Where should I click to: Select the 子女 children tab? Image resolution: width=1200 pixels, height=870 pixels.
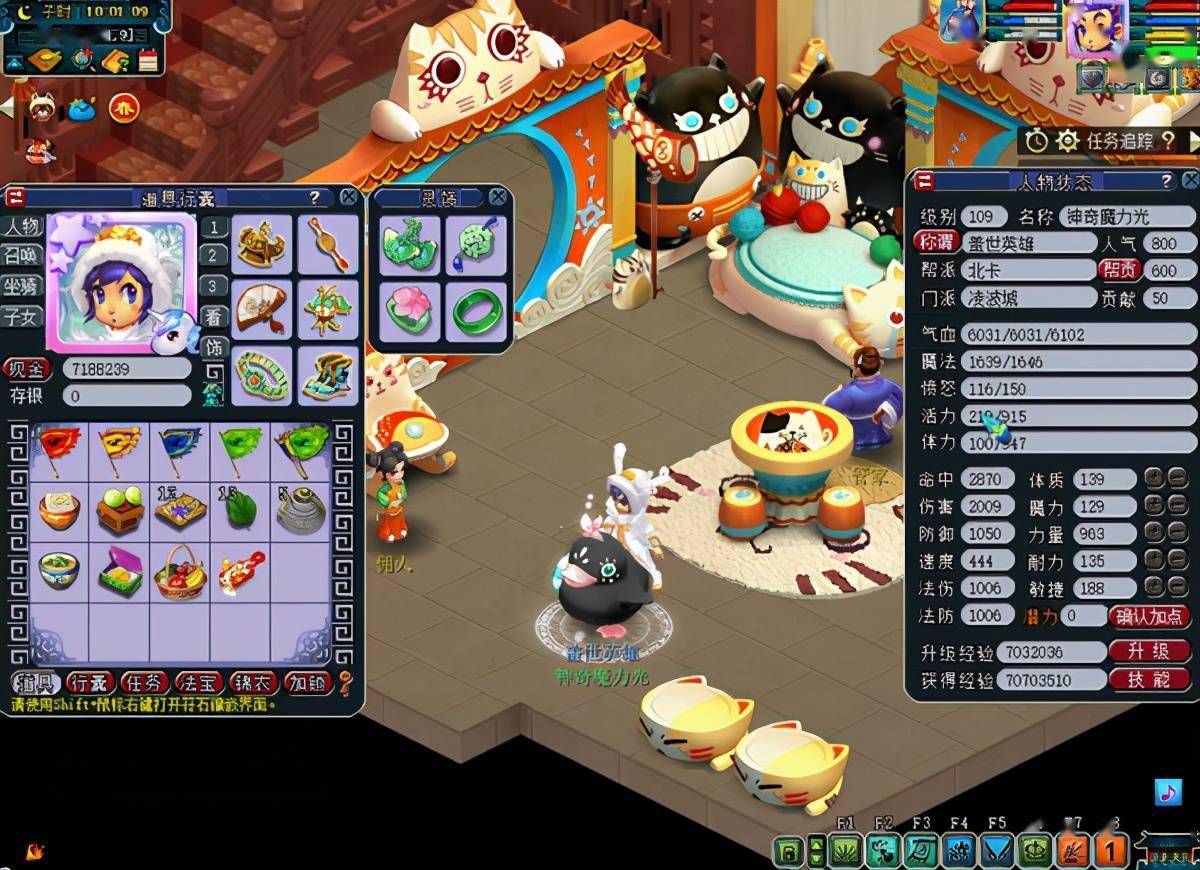(21, 317)
